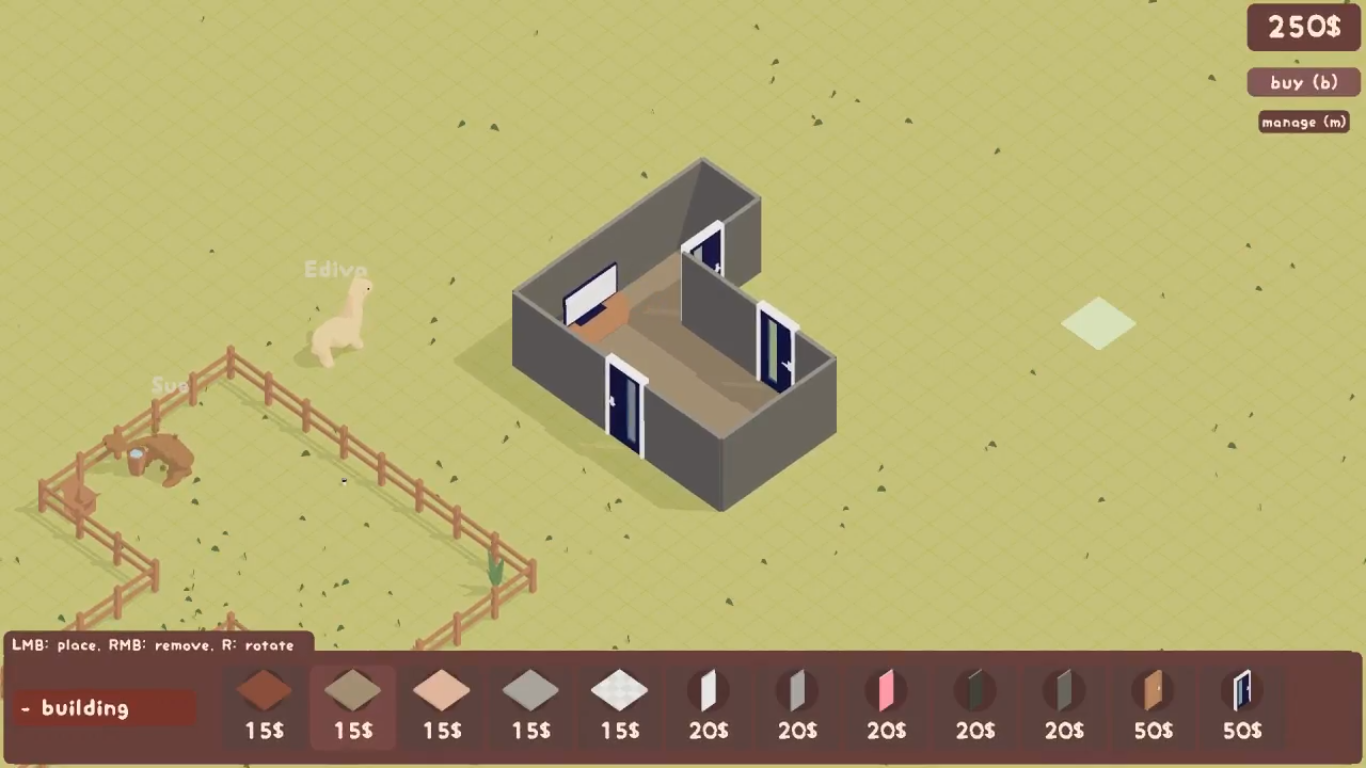Pick the pink wall piece

click(x=886, y=705)
